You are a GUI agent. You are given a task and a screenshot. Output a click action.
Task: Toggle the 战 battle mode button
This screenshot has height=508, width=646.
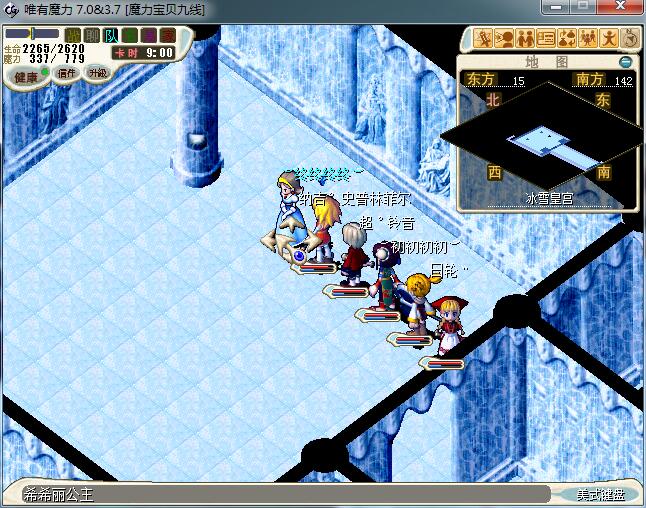(73, 36)
